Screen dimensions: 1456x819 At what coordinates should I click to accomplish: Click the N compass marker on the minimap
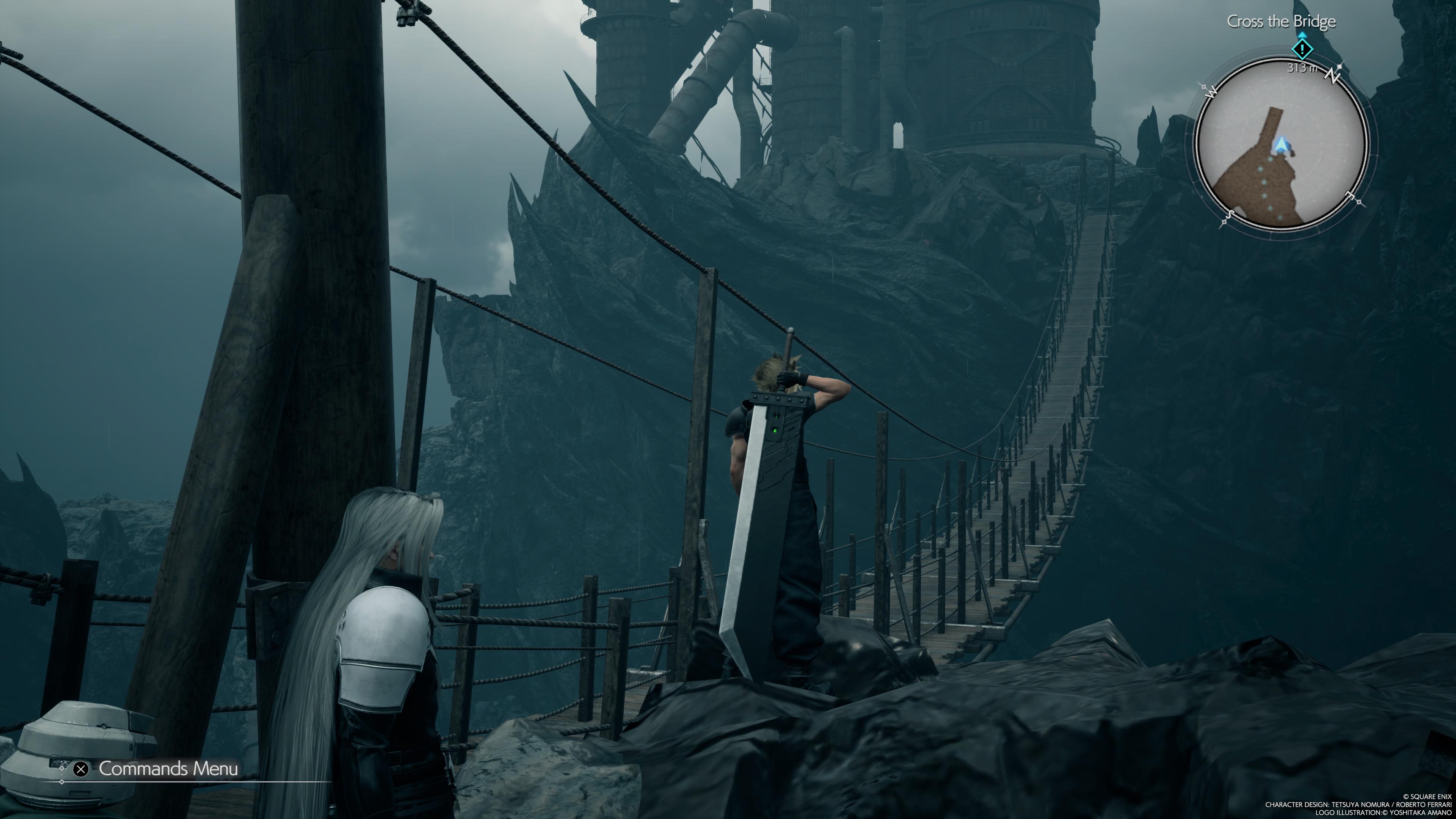tap(1332, 76)
